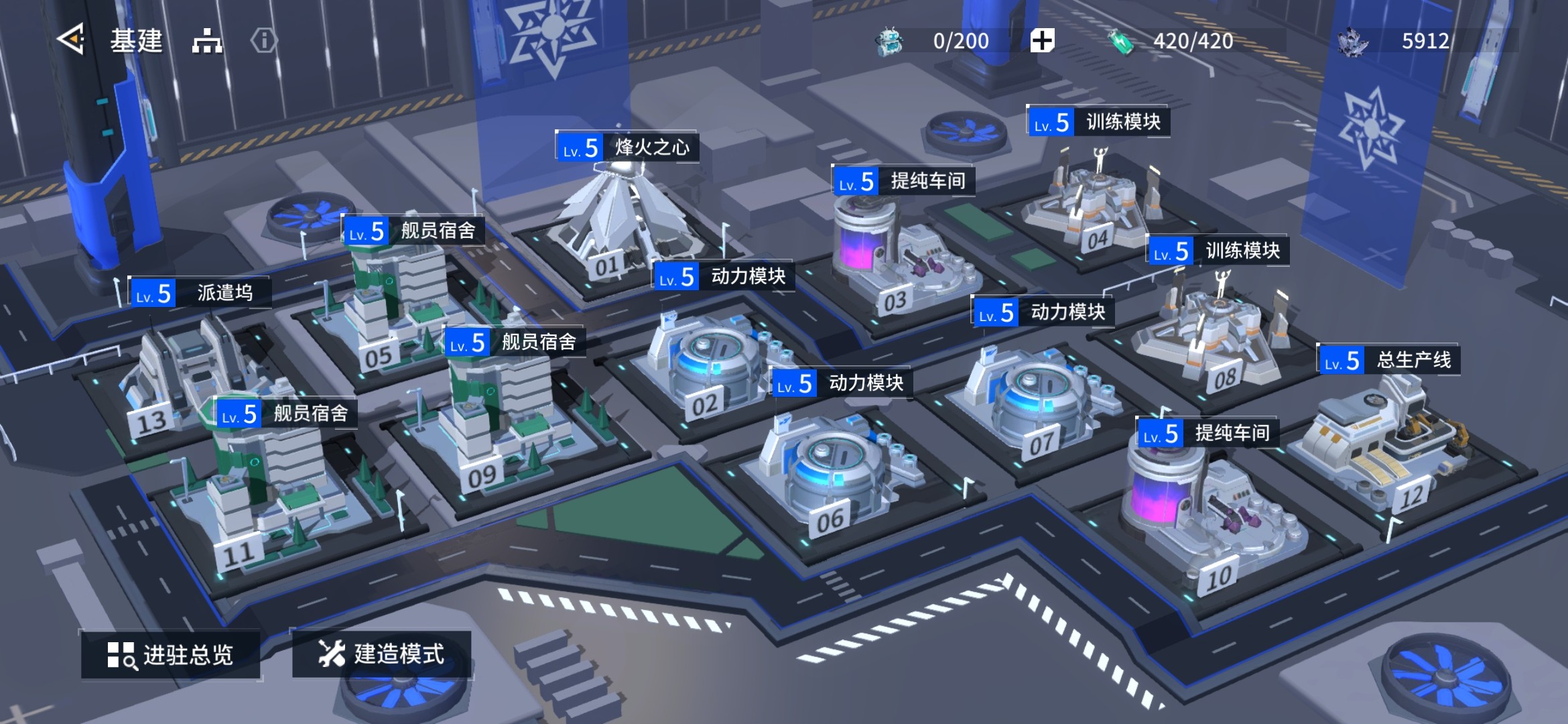
Task: Enter 建造模式 build mode
Action: (x=381, y=654)
